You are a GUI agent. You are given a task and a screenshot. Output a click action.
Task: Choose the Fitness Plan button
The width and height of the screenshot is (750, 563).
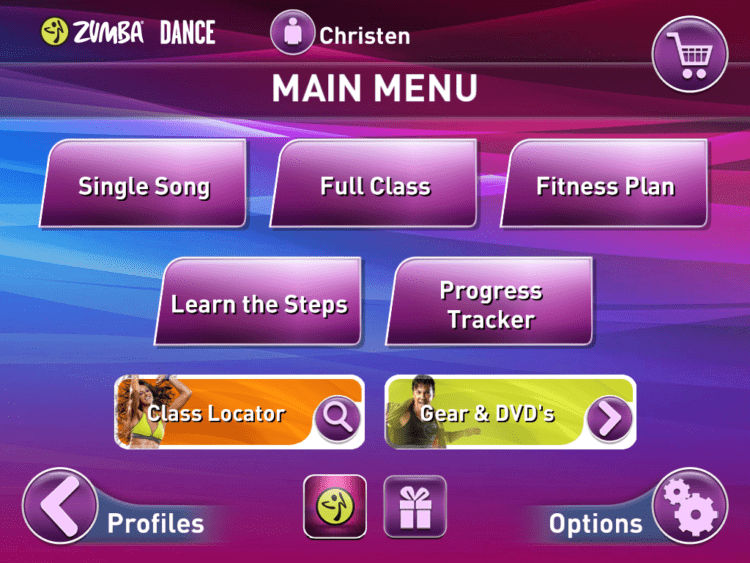click(605, 186)
